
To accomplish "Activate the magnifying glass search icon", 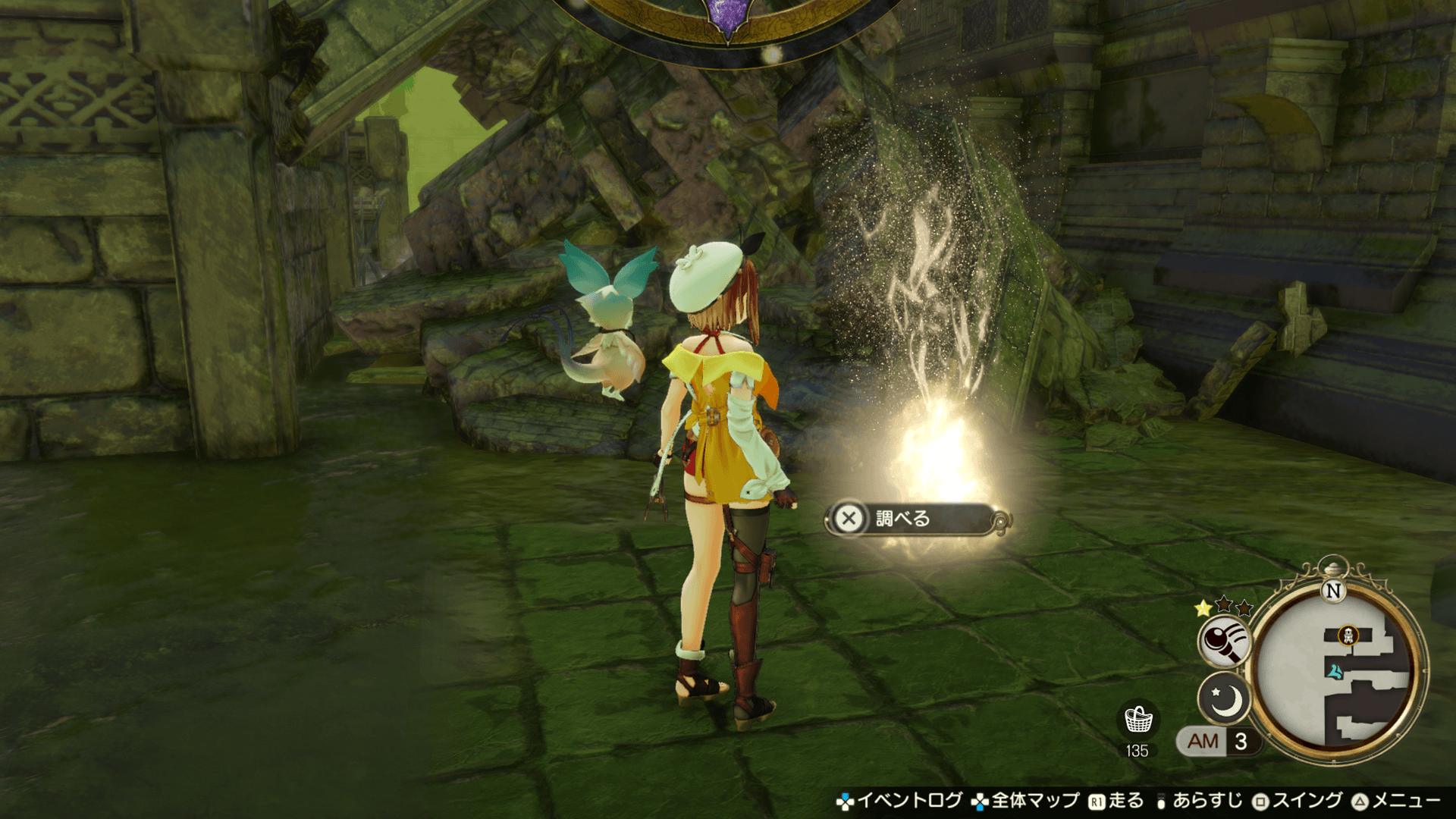I will coord(1223,641).
